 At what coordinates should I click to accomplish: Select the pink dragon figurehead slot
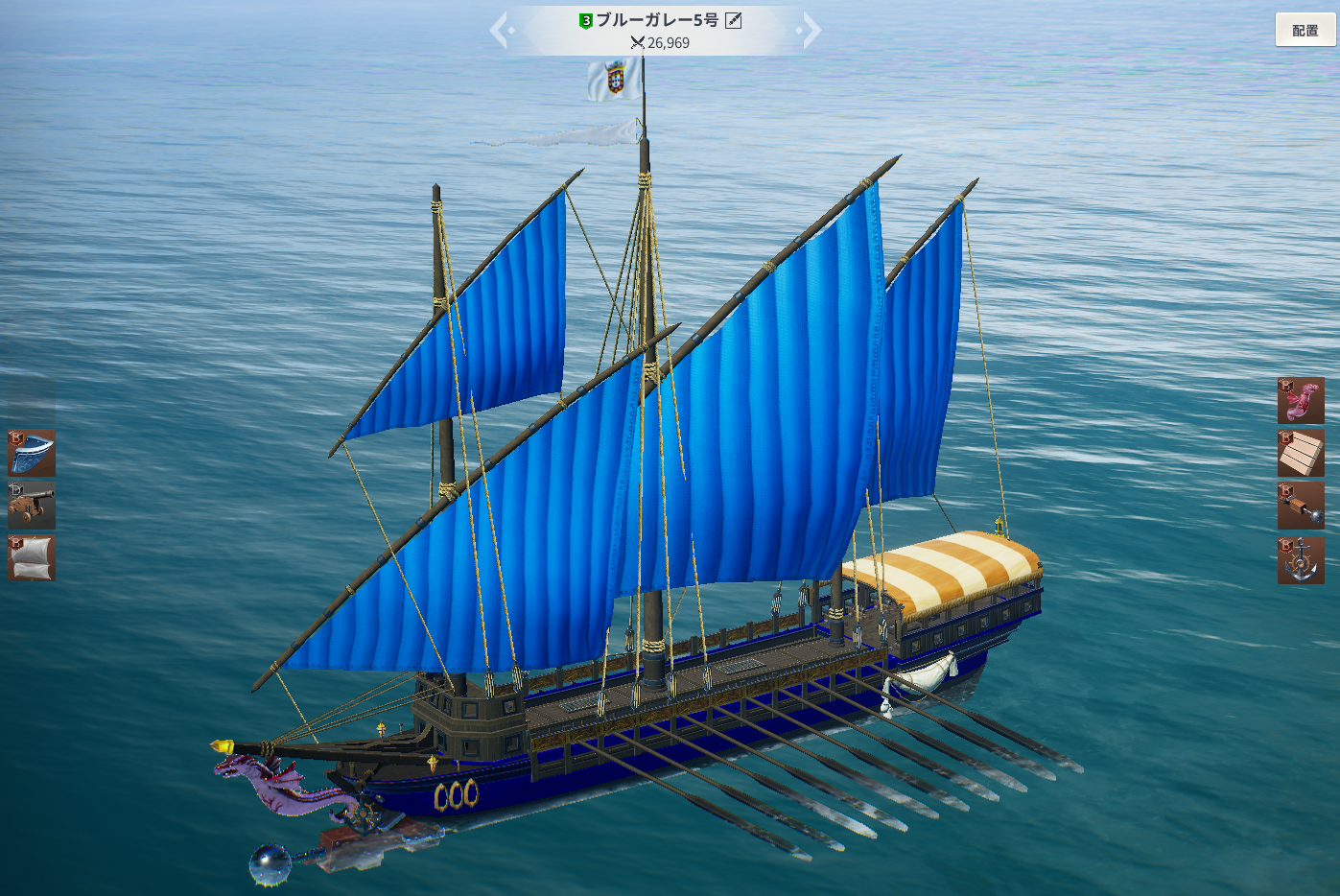[x=1301, y=401]
